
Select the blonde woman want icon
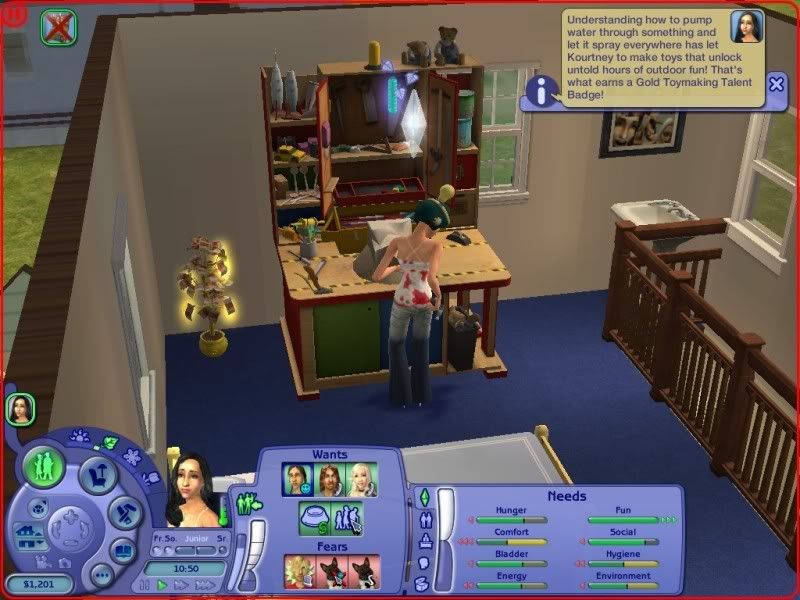(x=360, y=478)
